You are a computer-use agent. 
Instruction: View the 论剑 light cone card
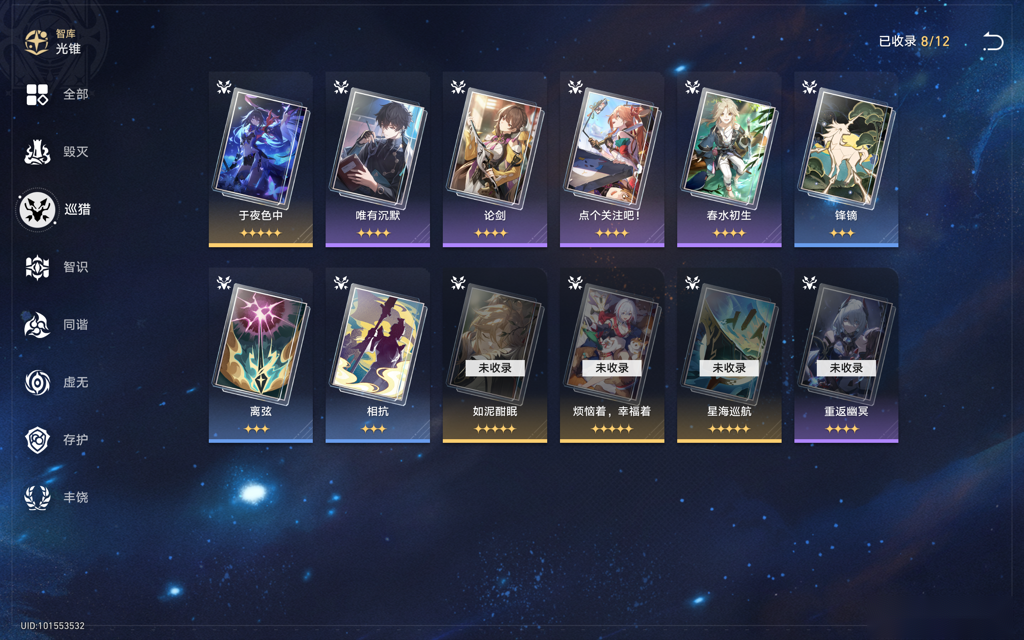tap(495, 158)
